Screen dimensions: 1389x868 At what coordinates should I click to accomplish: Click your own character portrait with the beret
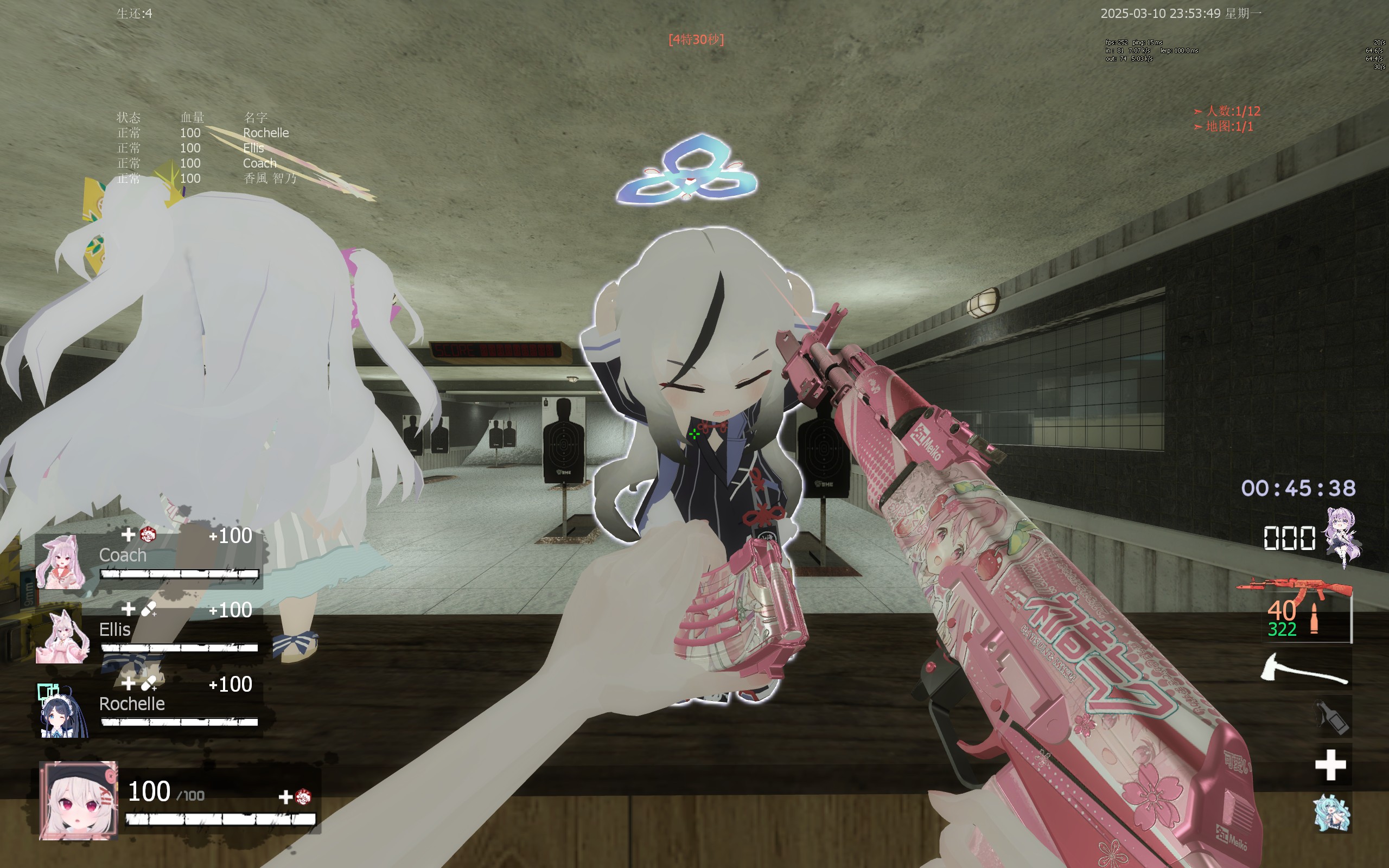79,800
